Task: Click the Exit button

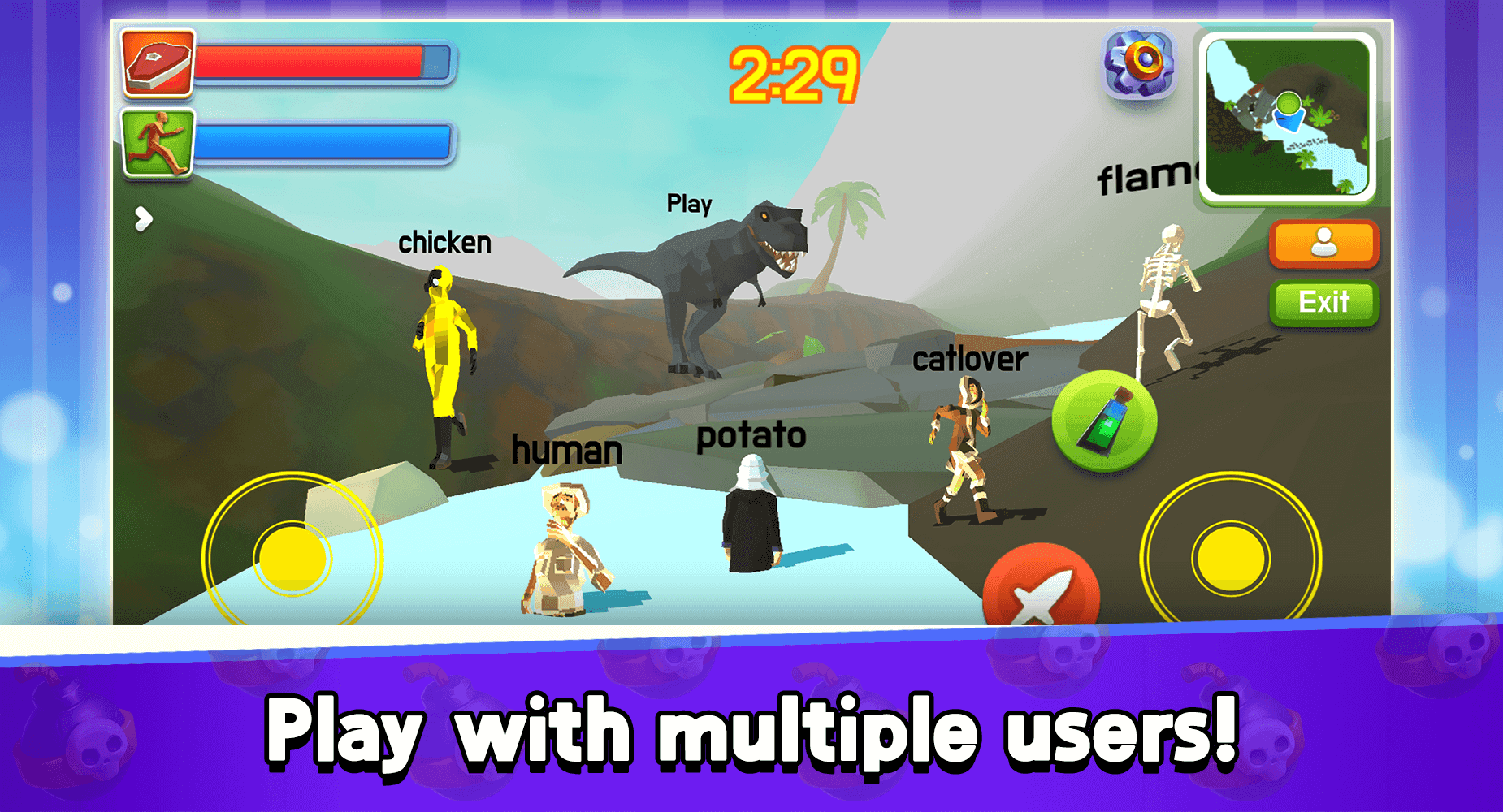Action: coord(1323,303)
